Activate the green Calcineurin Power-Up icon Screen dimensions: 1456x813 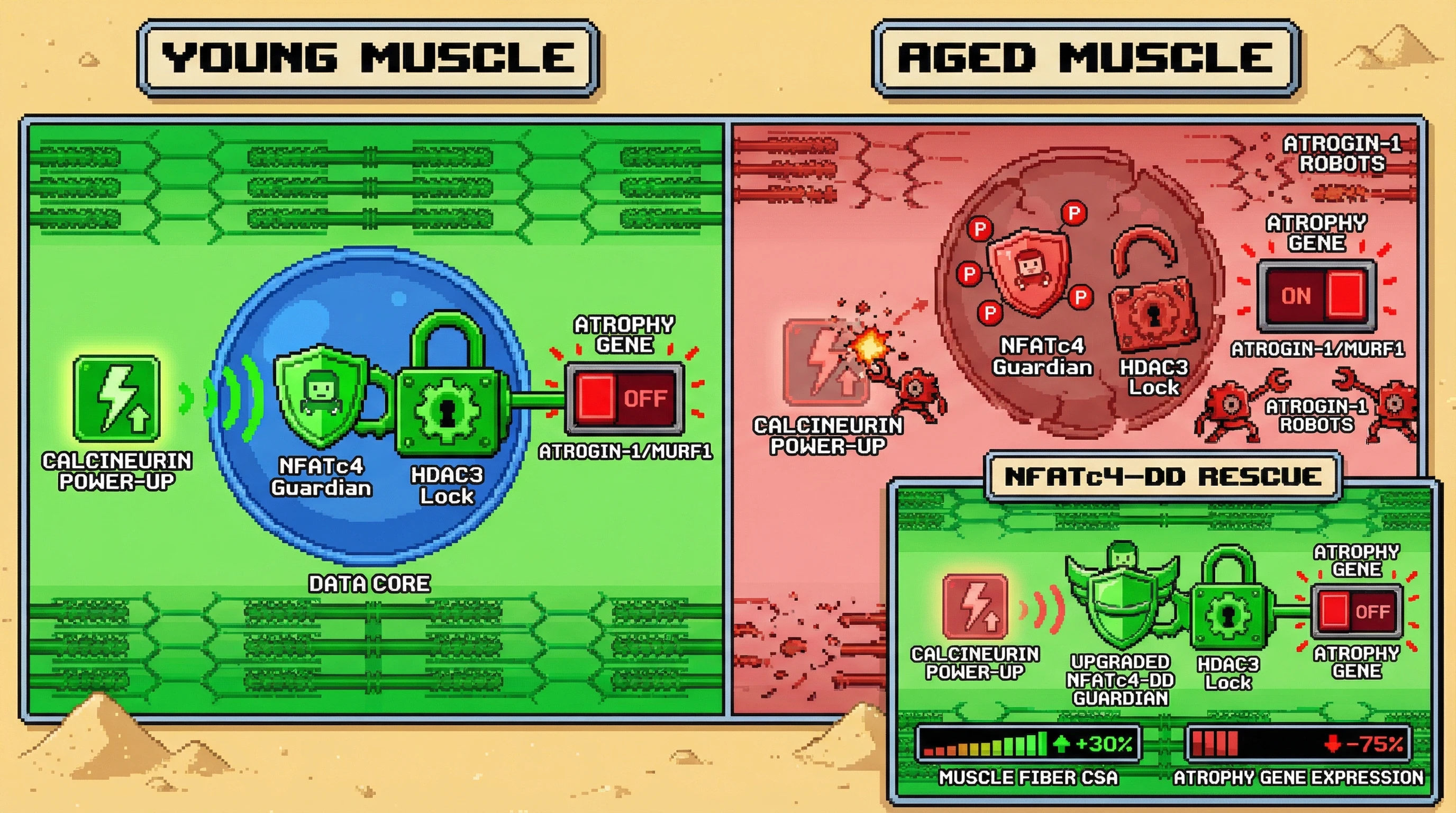pyautogui.click(x=116, y=398)
